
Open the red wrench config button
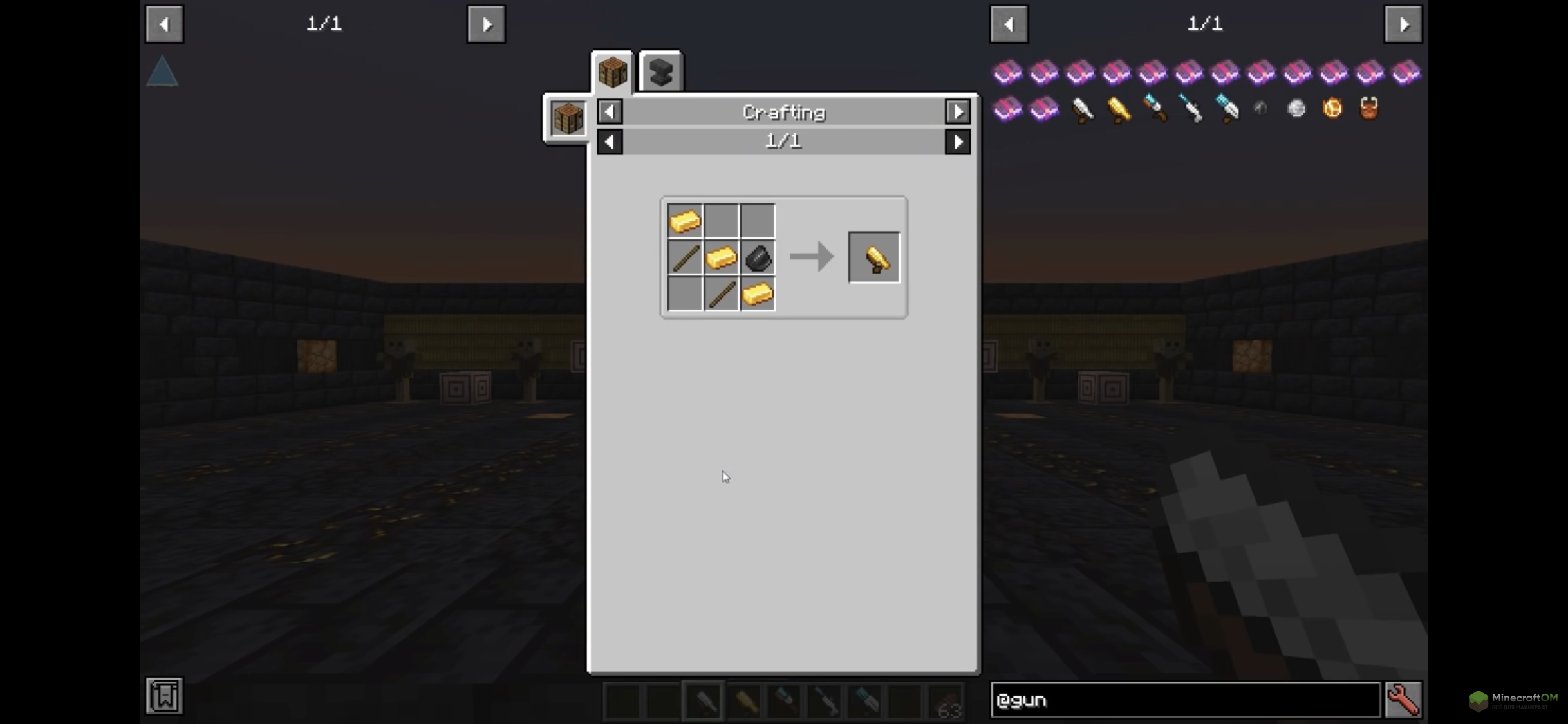tap(1403, 700)
